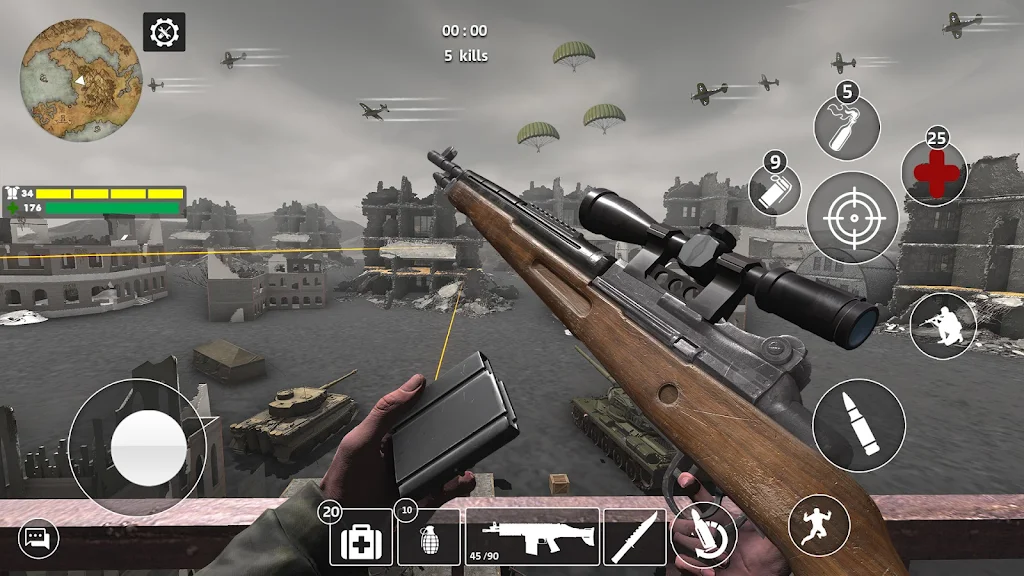Touch the white movement joystick knob
The width and height of the screenshot is (1024, 576).
click(x=148, y=447)
